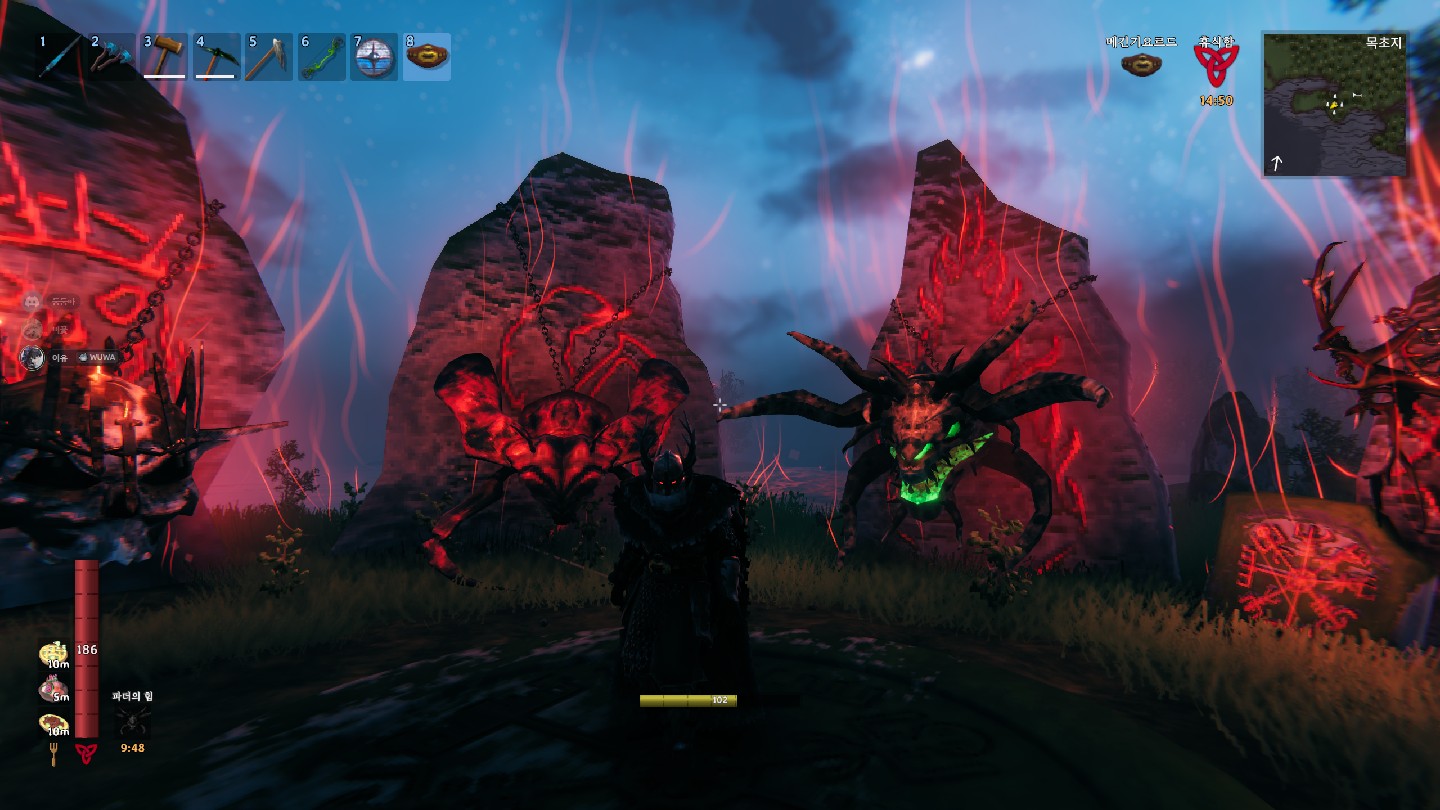Click the Megingjord belt status effect icon
Image resolution: width=1440 pixels, height=810 pixels.
coord(1141,65)
